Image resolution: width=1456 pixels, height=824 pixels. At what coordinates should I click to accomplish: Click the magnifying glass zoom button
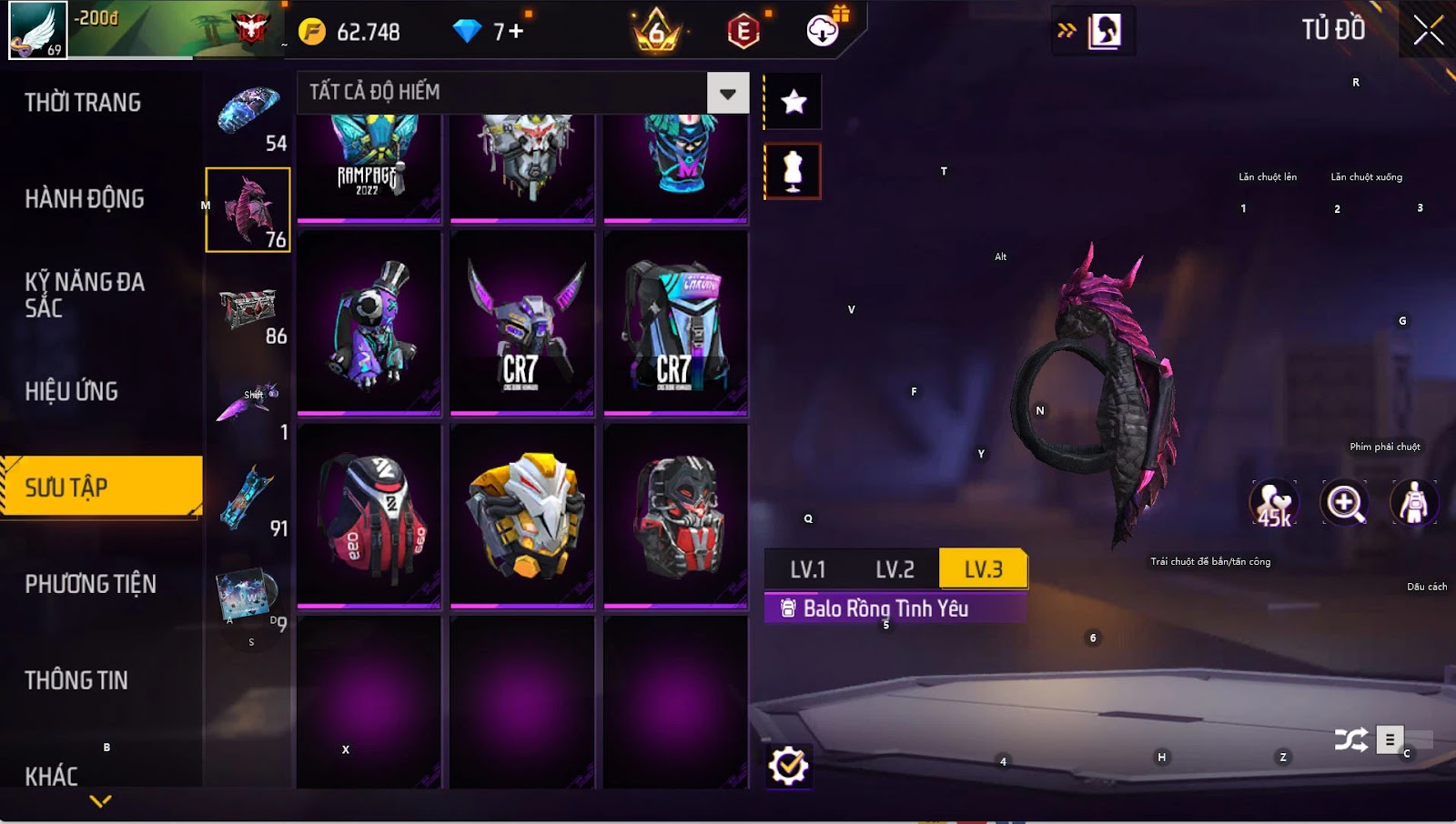(1344, 503)
